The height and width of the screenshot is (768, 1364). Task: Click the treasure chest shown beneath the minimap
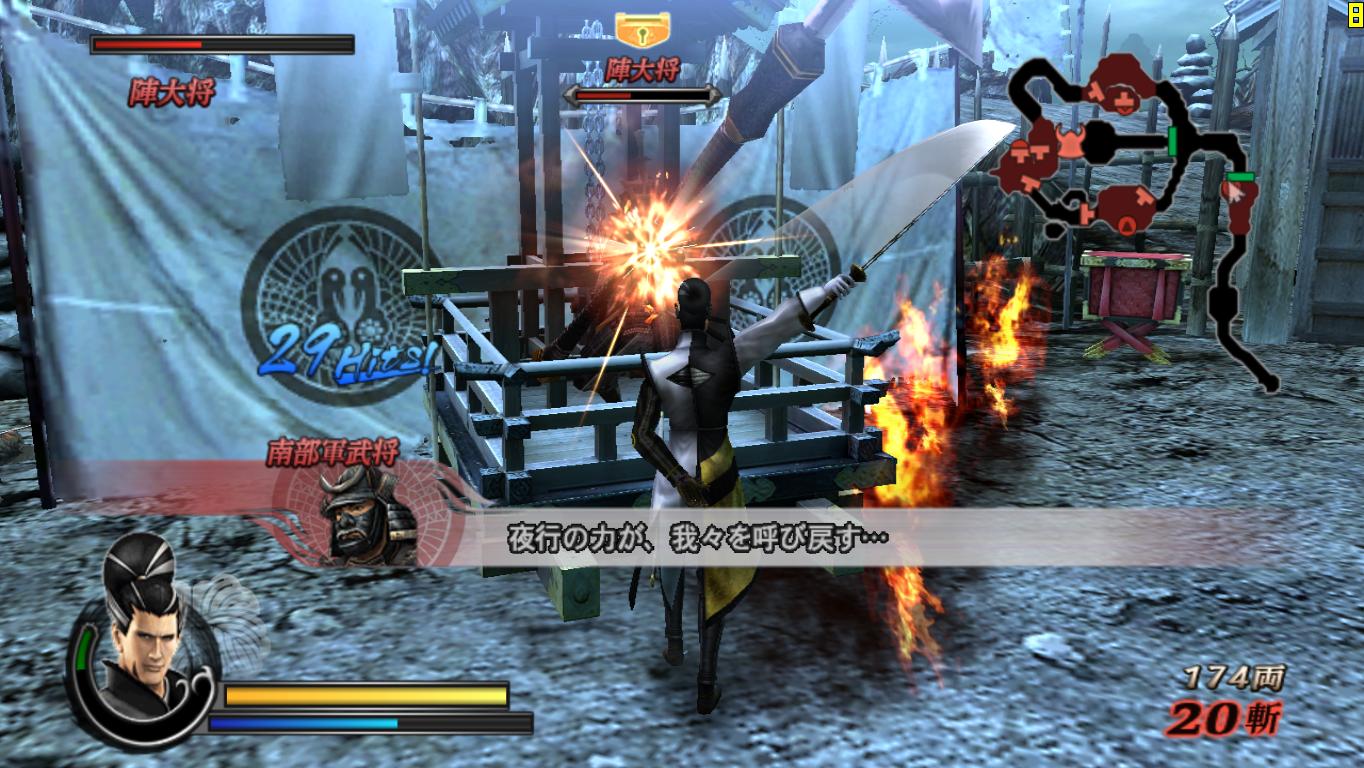point(1134,290)
